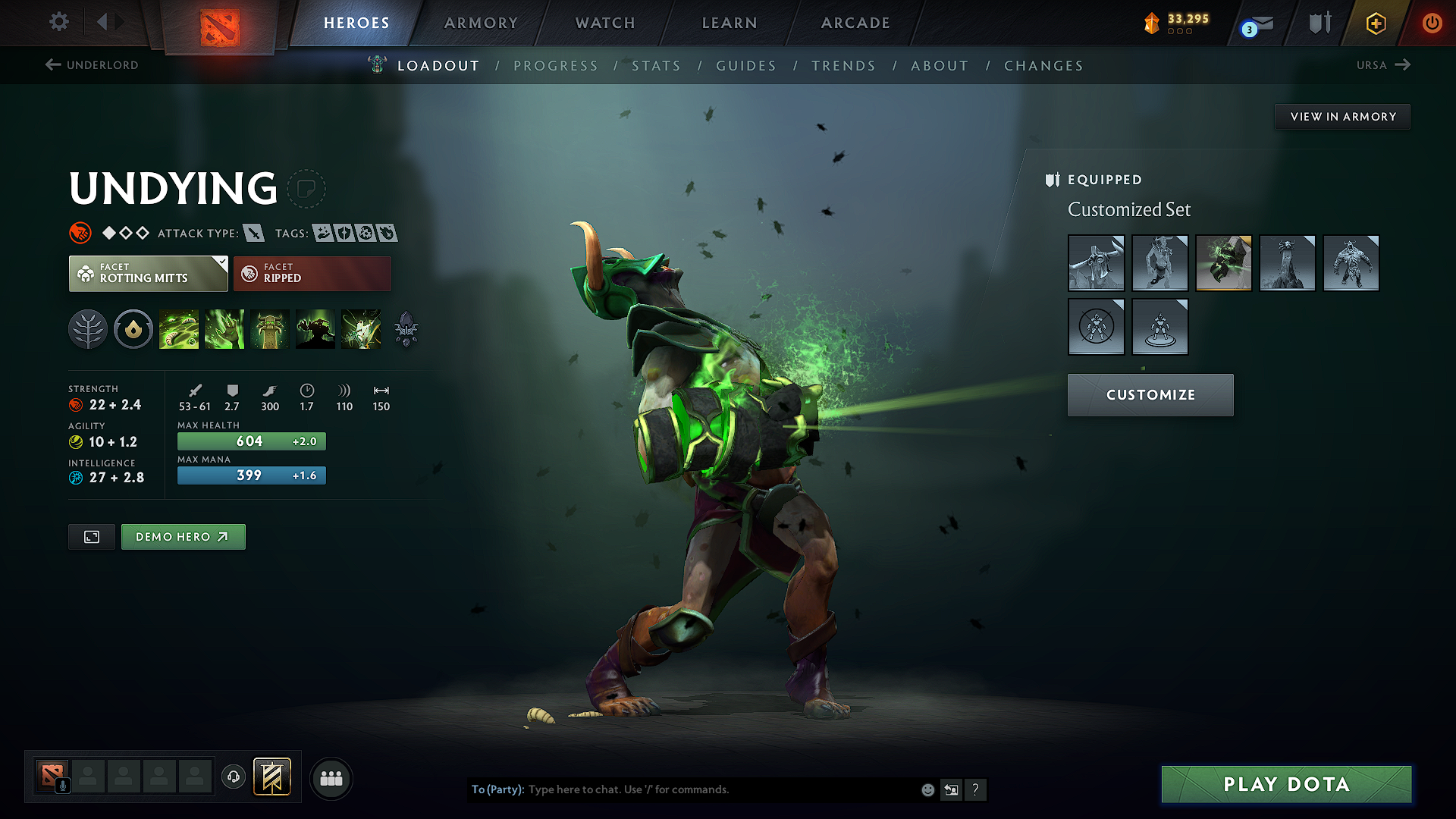Click Undying's innate ability droplet icon

(x=133, y=328)
